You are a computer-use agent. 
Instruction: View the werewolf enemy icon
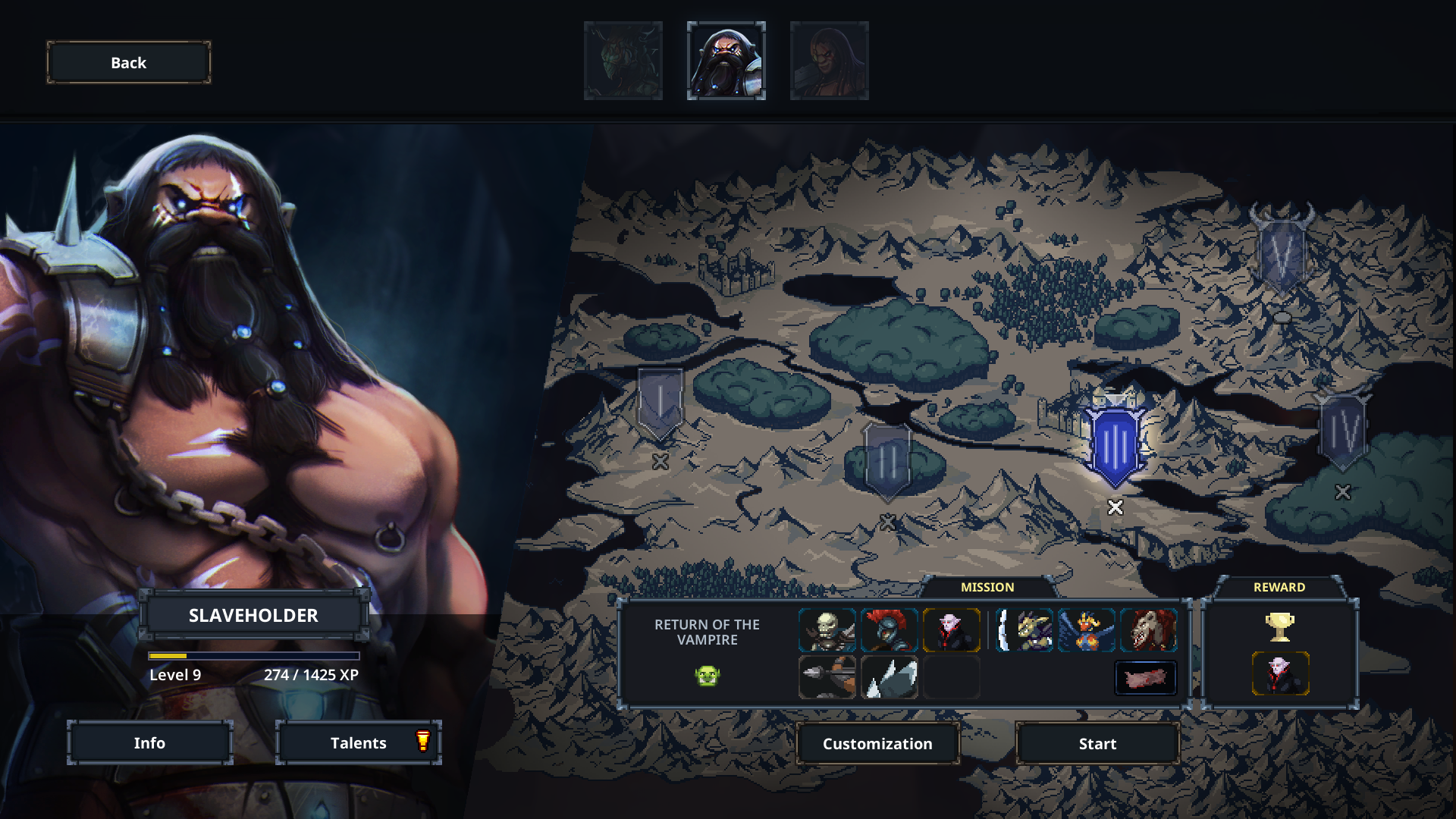pyautogui.click(x=1149, y=630)
